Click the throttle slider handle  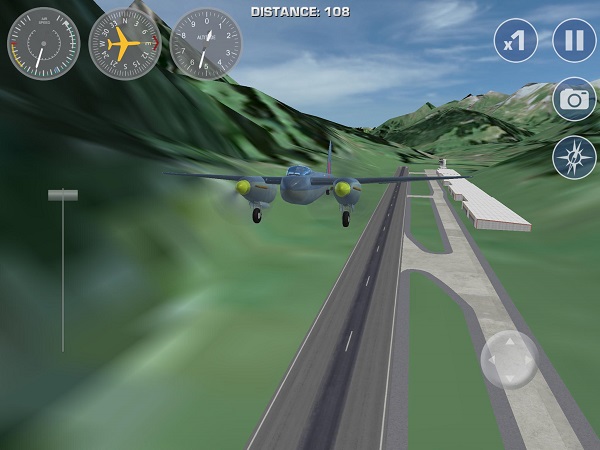pos(63,196)
